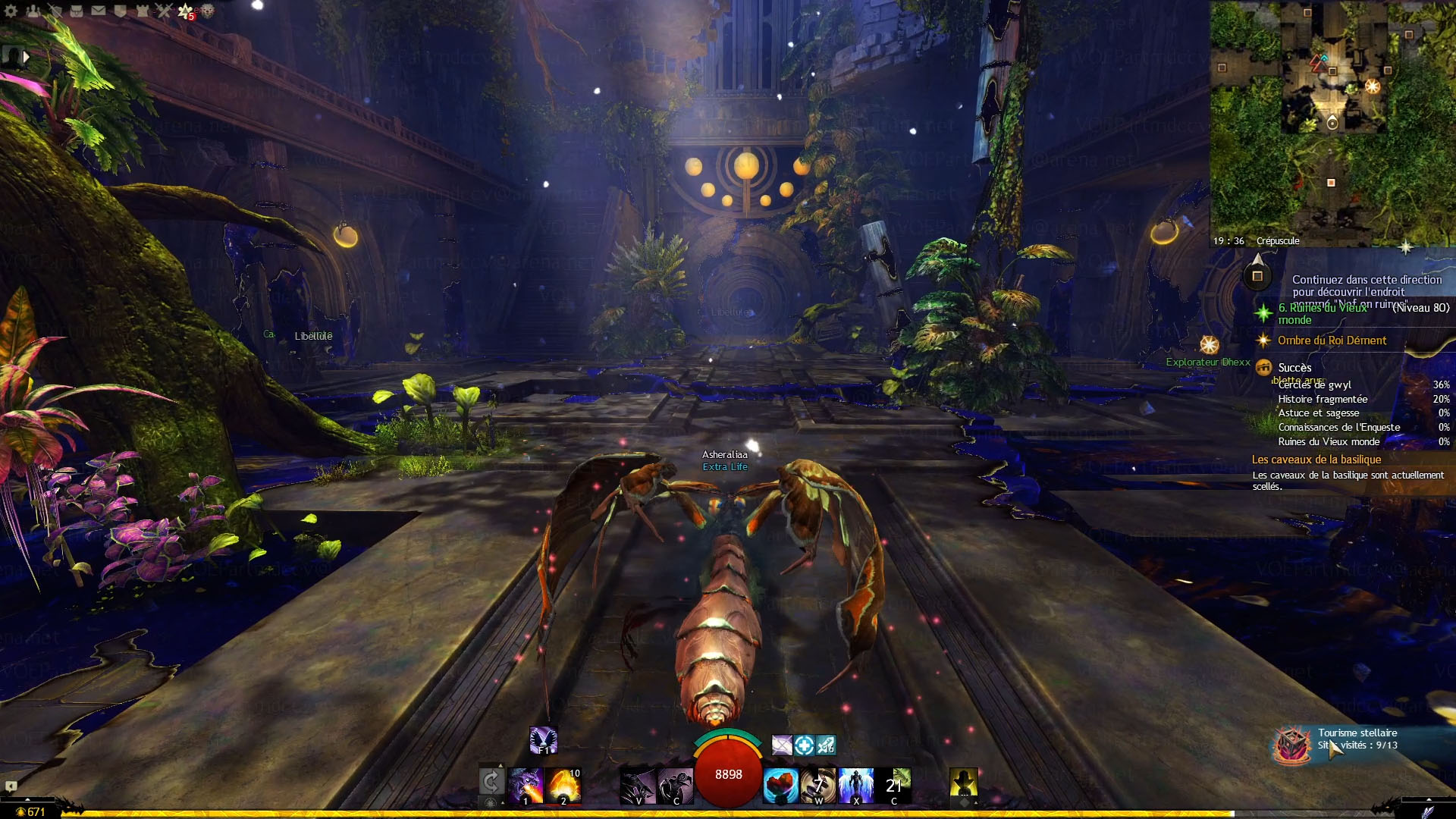Select the Cercles de gwyl achievement row
Screen dimensions: 1456x819
[1315, 385]
